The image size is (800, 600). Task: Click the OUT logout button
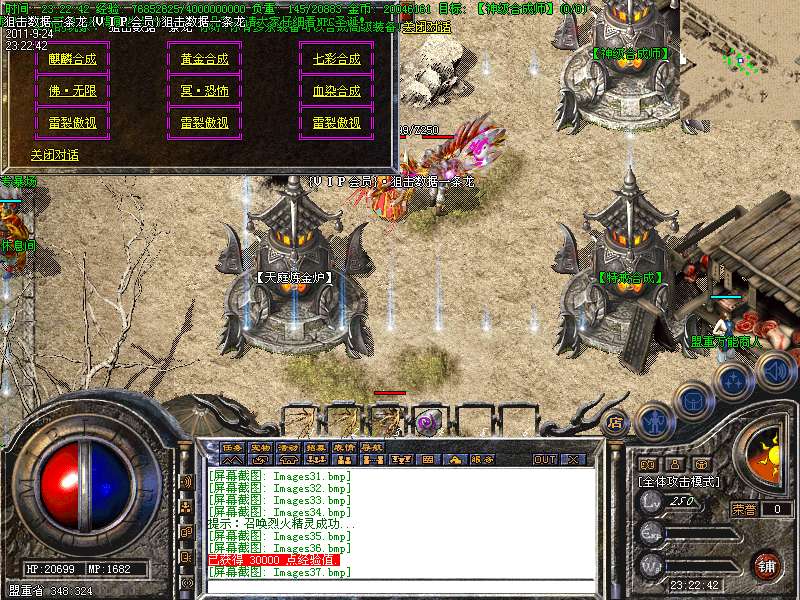click(x=545, y=460)
